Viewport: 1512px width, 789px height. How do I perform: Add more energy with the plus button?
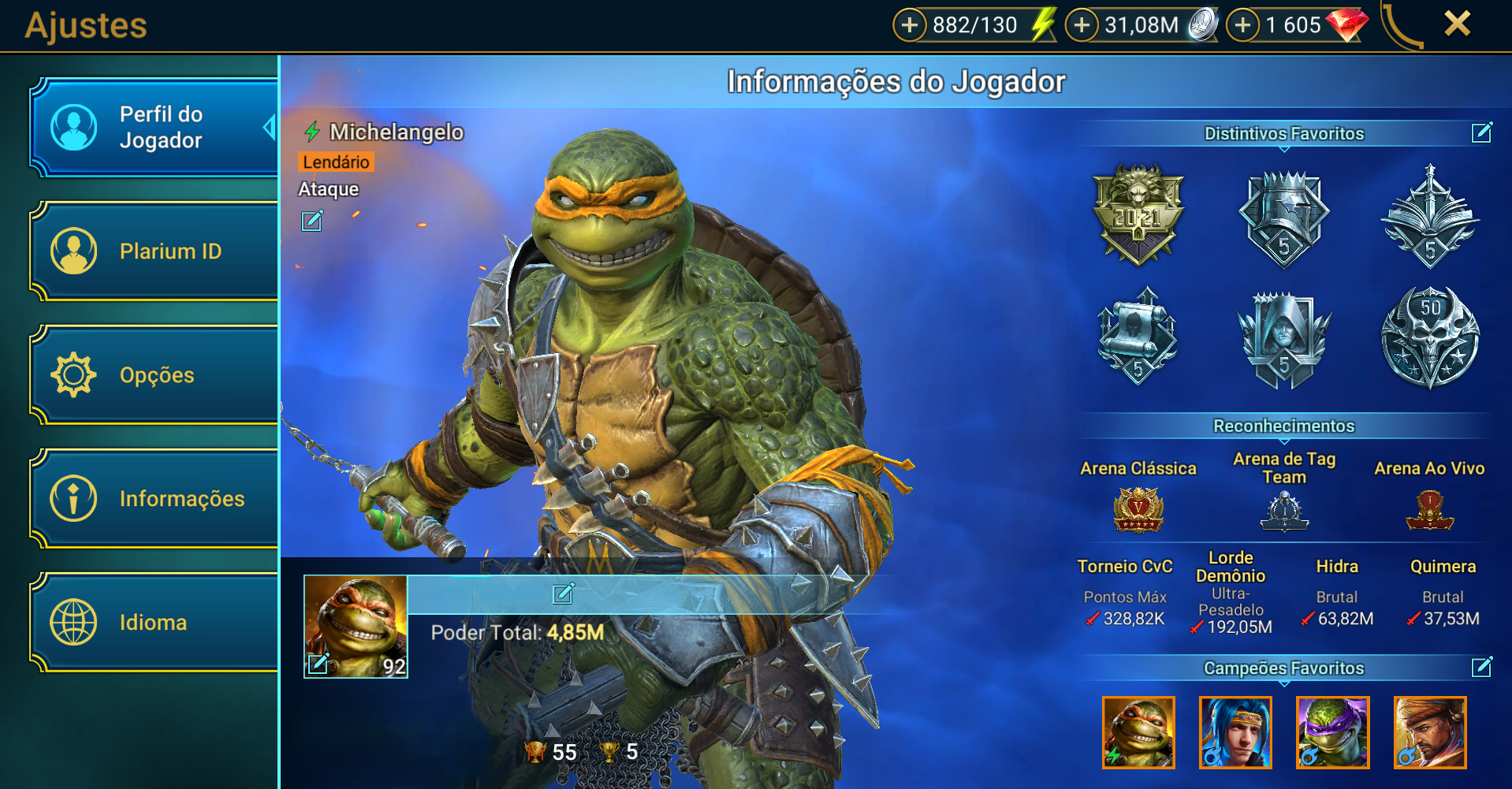pos(909,25)
